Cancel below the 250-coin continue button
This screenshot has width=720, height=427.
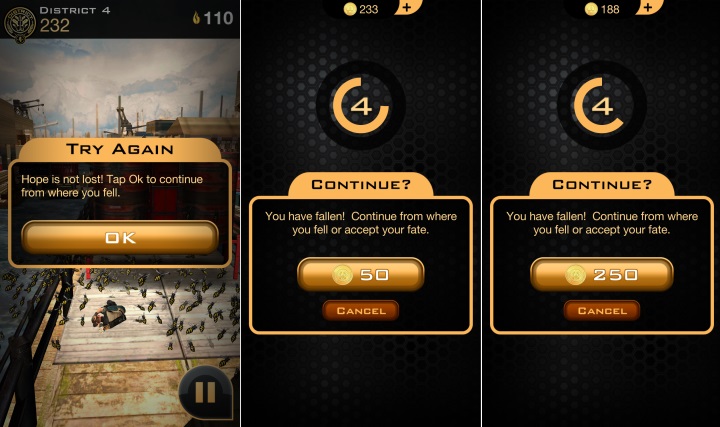coord(601,311)
